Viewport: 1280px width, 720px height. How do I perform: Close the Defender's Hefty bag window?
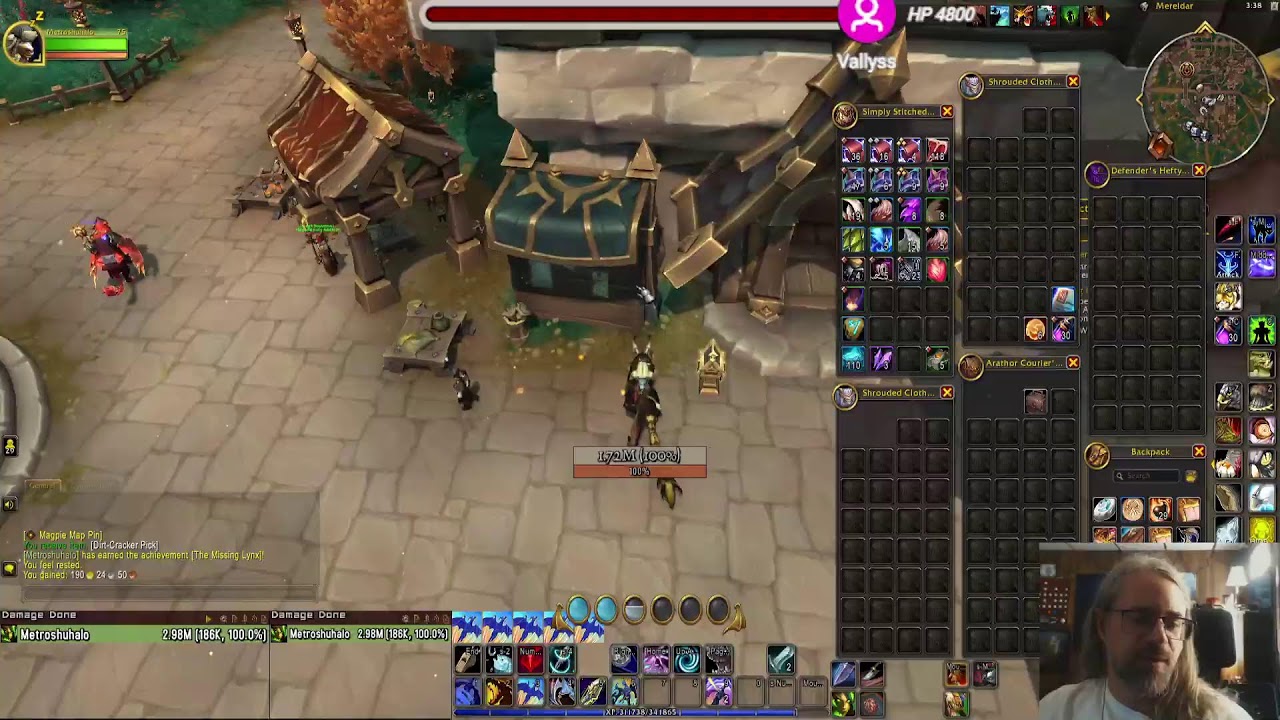[1198, 171]
